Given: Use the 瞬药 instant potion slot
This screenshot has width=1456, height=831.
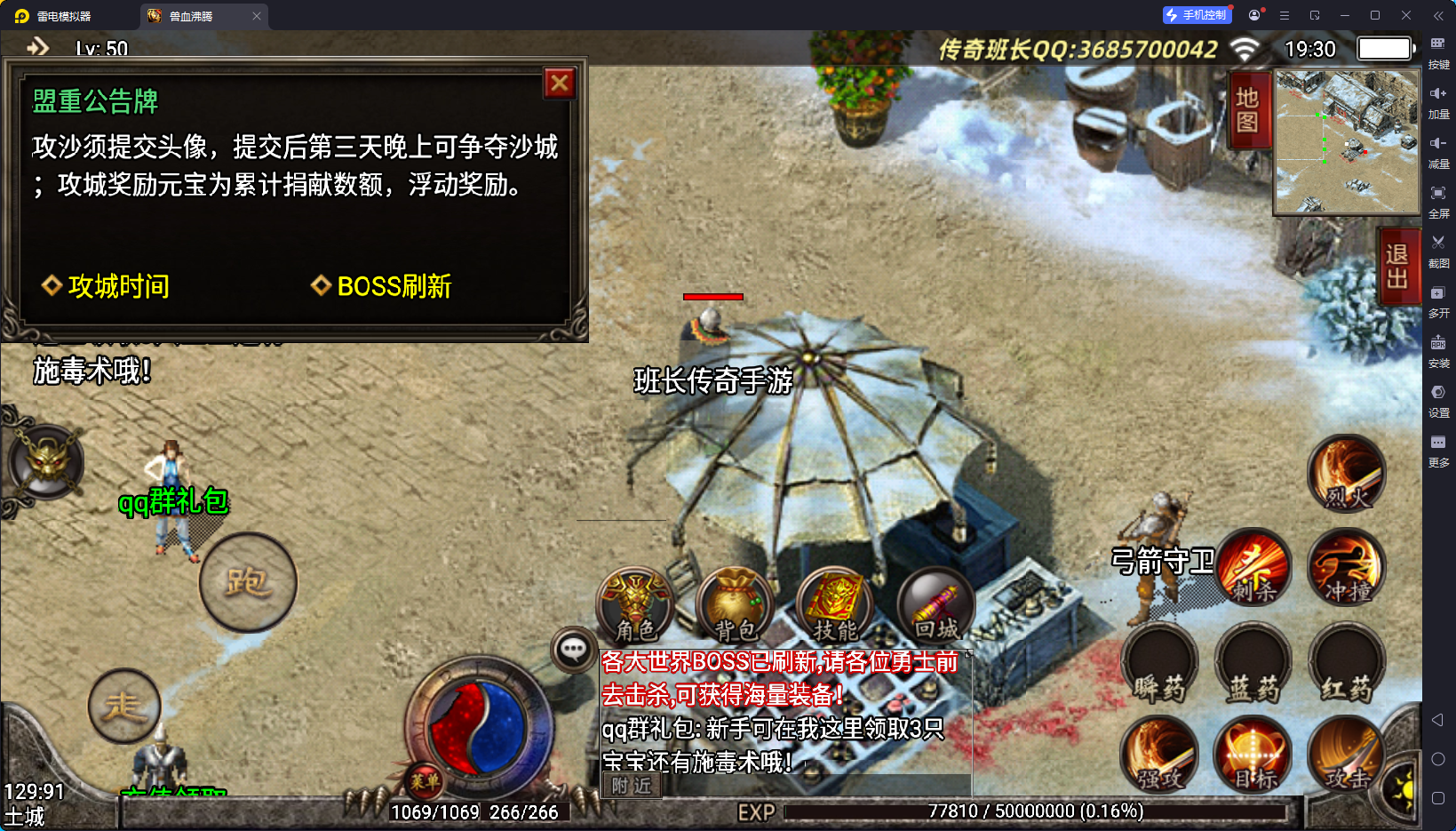Looking at the screenshot, I should point(1160,662).
